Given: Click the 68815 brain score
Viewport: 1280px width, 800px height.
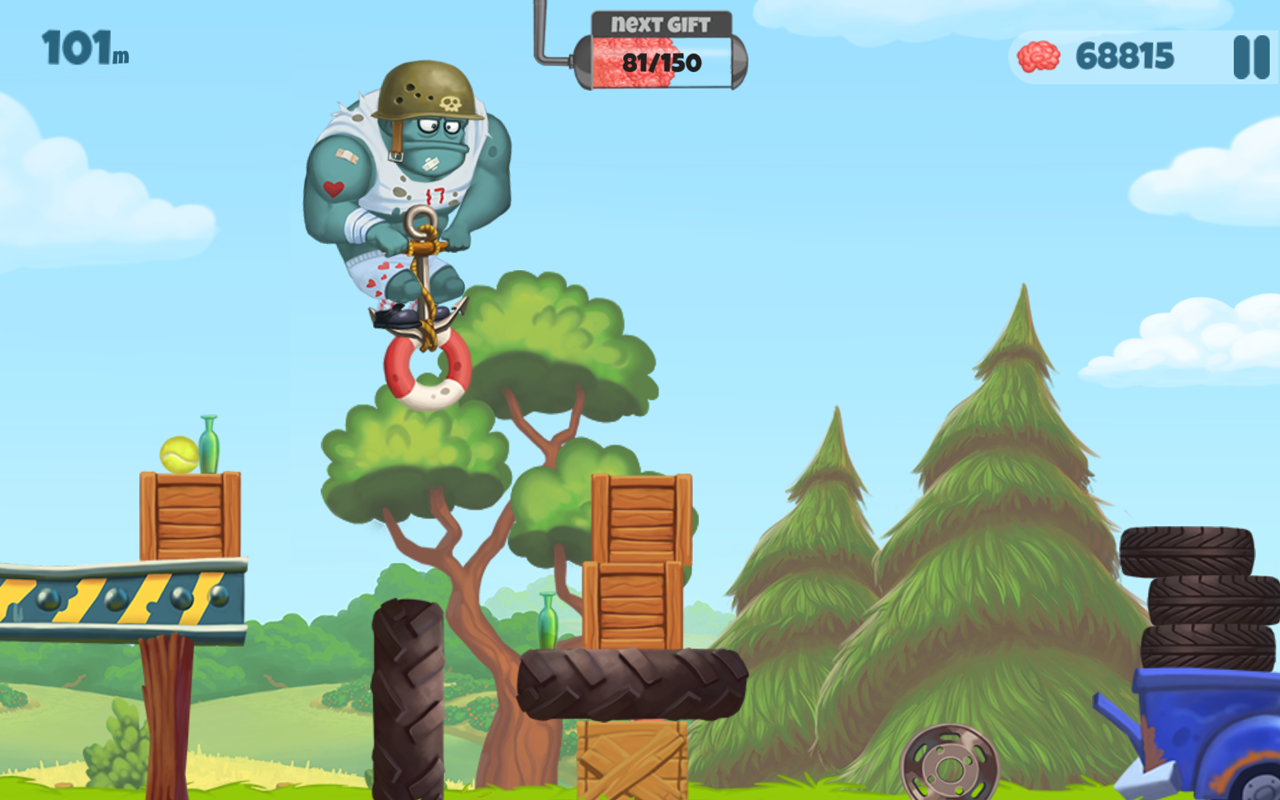Looking at the screenshot, I should [x=1123, y=56].
